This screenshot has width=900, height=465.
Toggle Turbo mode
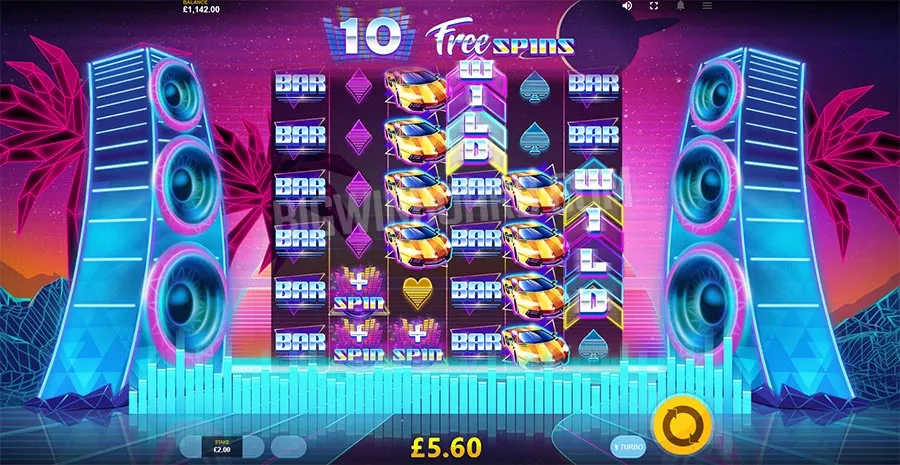[628, 444]
